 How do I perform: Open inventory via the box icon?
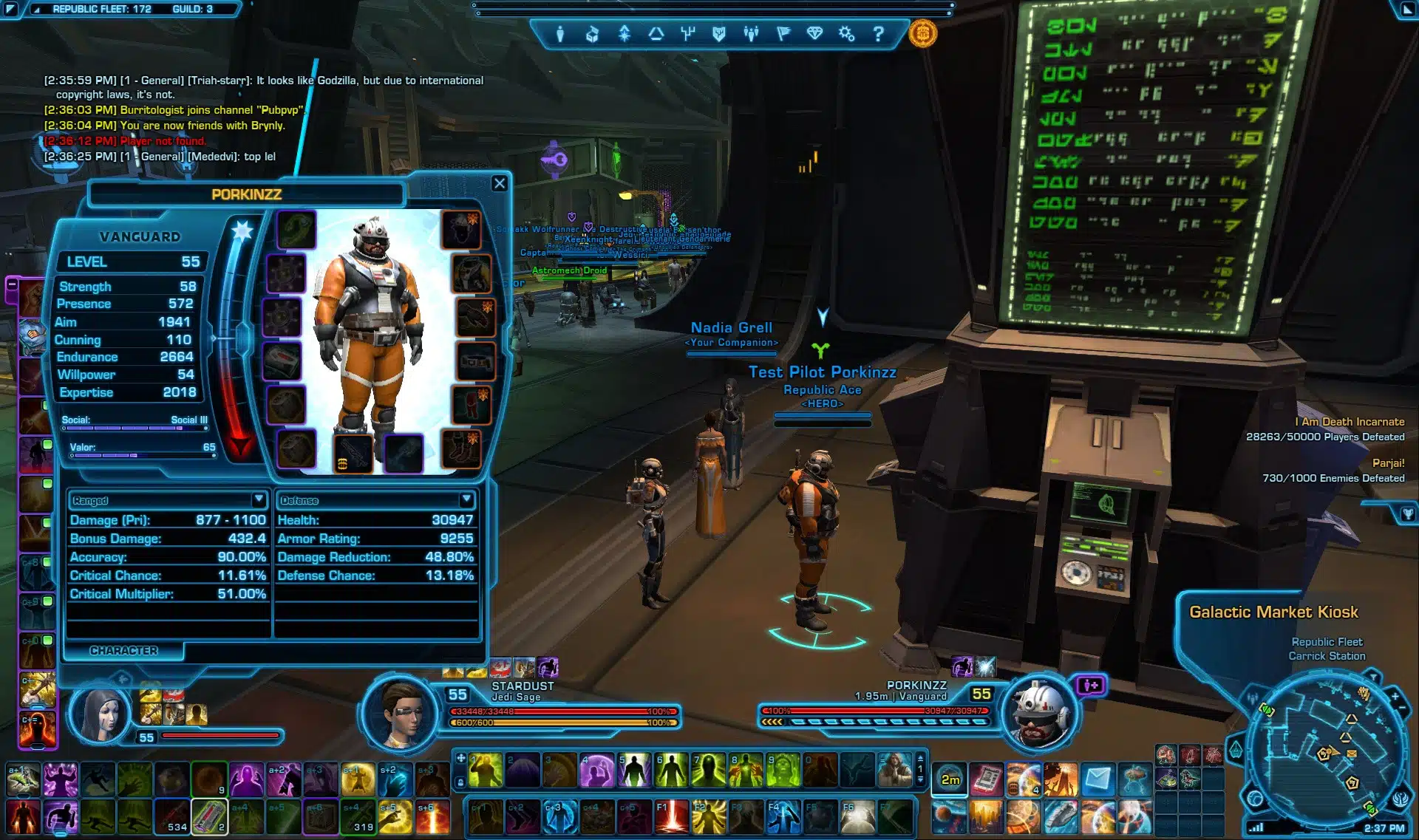[x=592, y=34]
